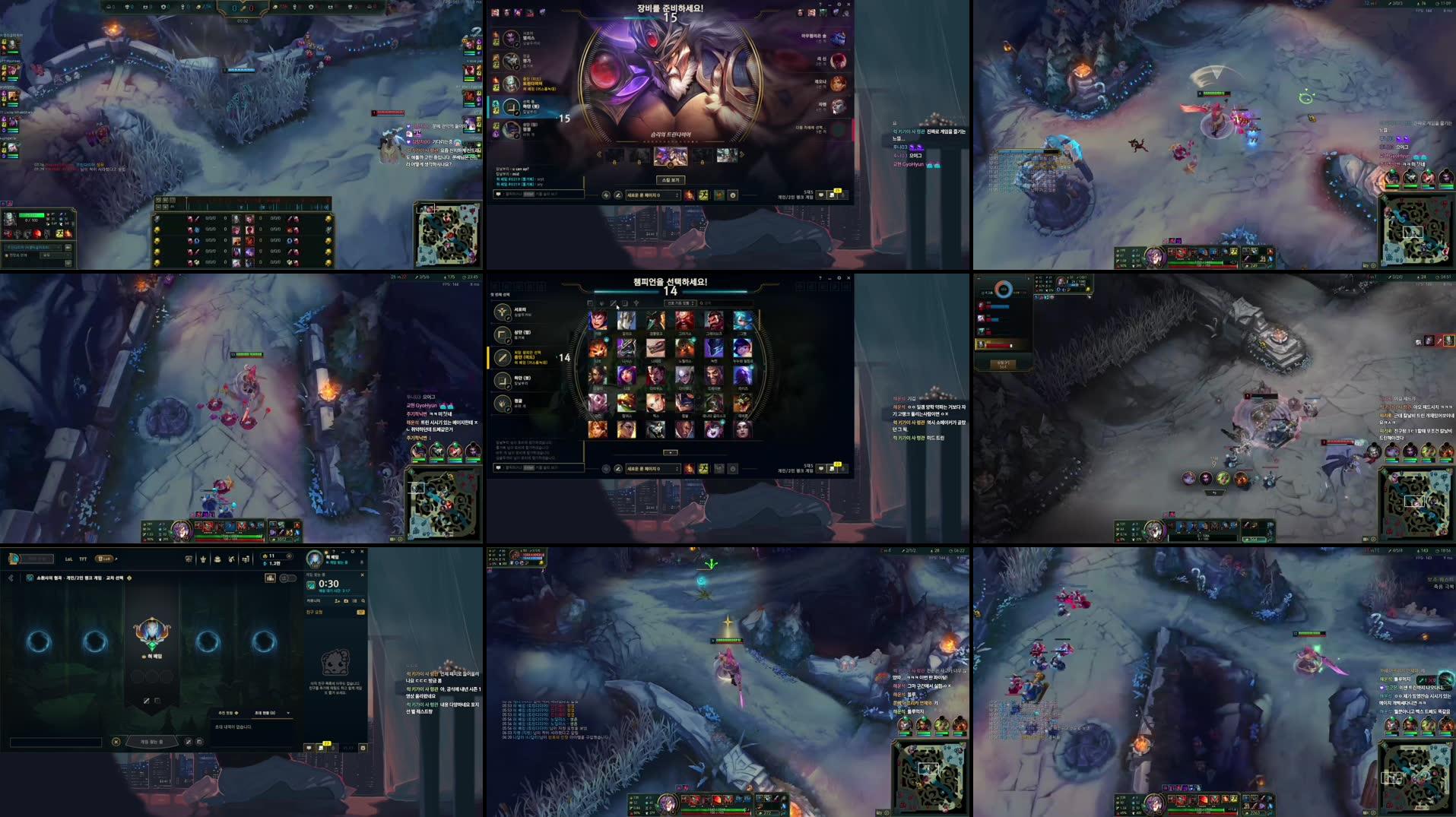Select the highlighted skin thumbnail in the loadout carousel

tap(672, 156)
